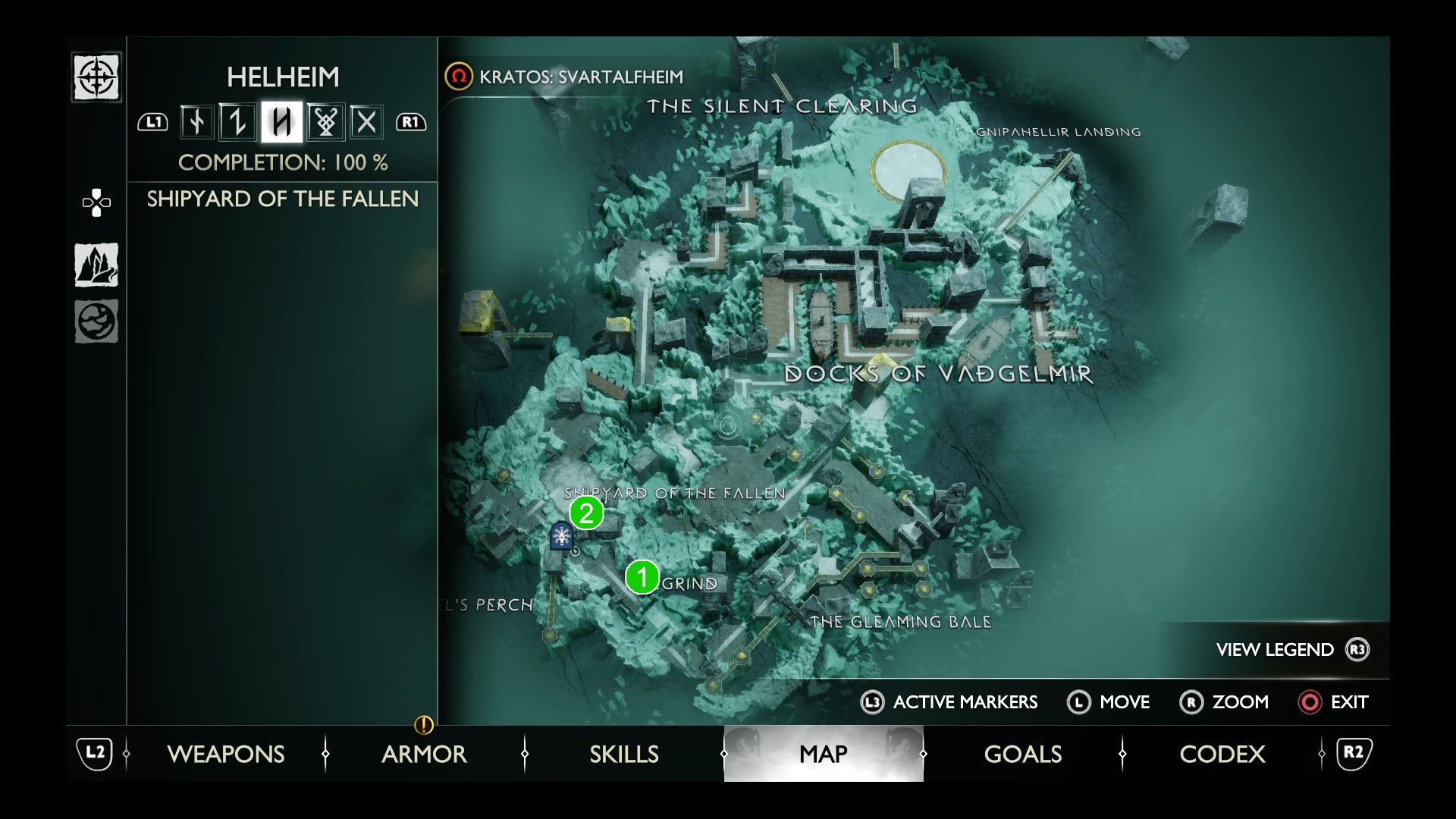The image size is (1456, 819).
Task: Open the Goals tab
Action: (x=1022, y=754)
